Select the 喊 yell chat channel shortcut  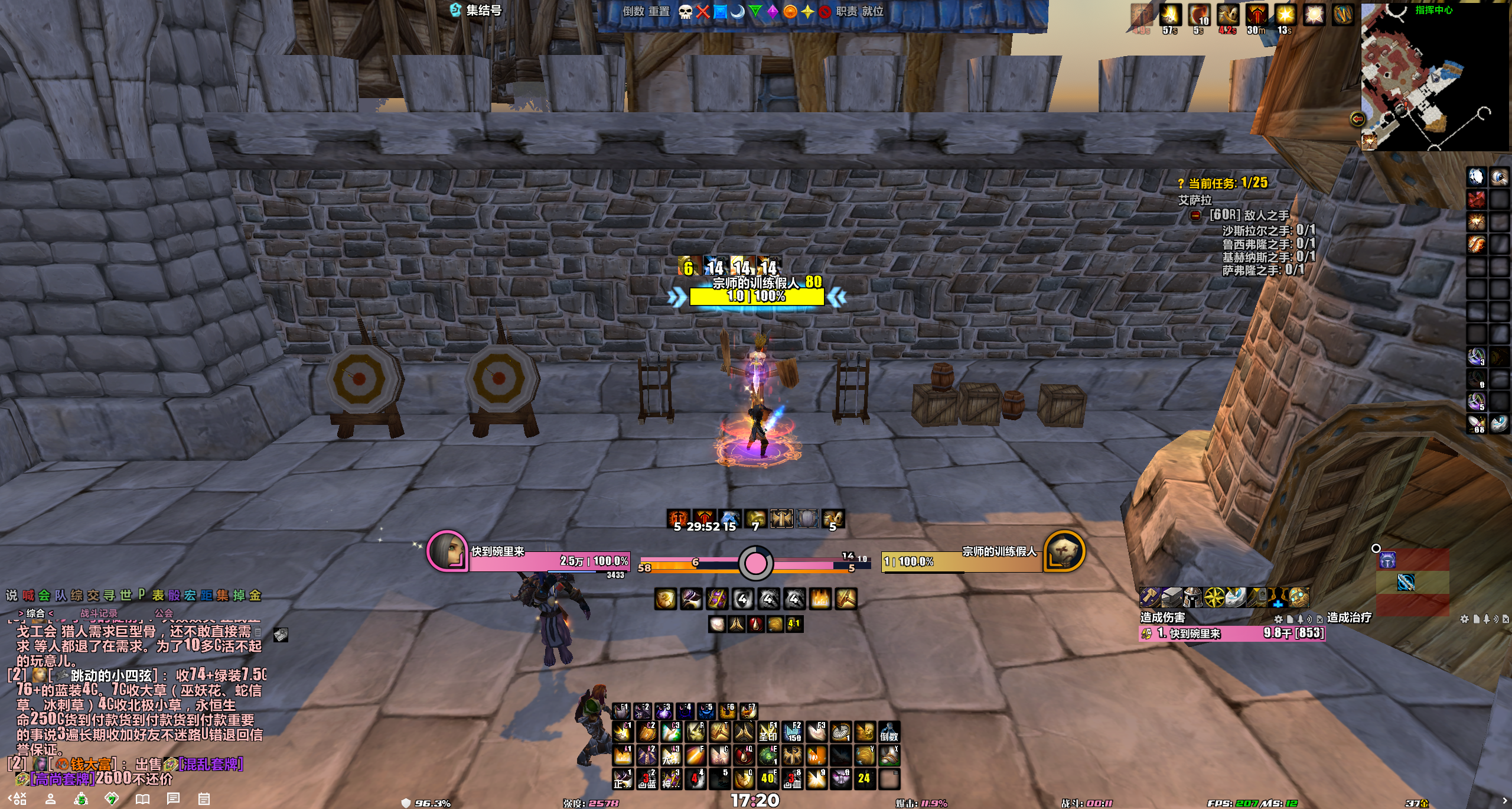point(28,596)
